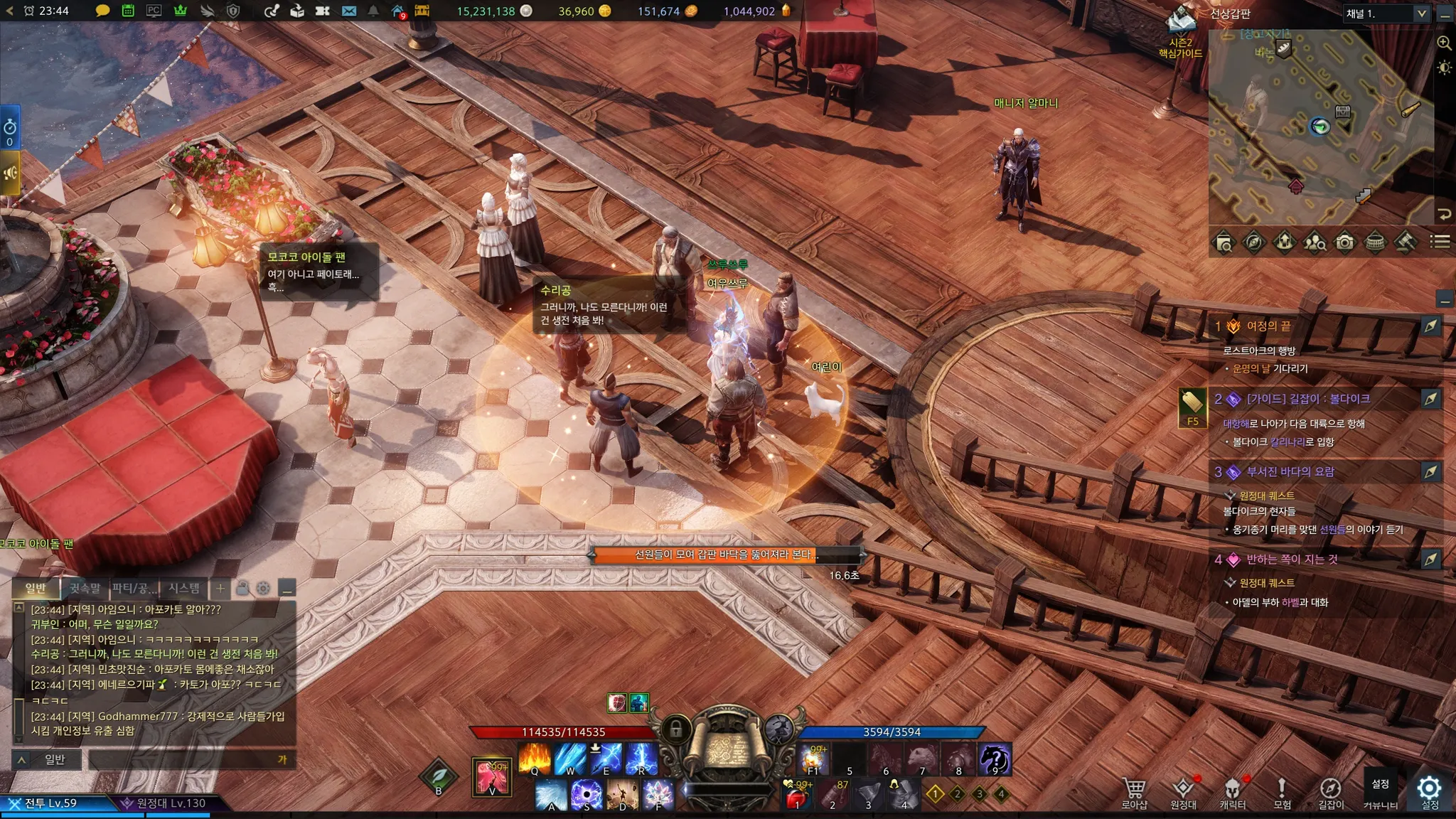
Task: Click the camera screenshot icon below minimap
Action: pos(1344,242)
